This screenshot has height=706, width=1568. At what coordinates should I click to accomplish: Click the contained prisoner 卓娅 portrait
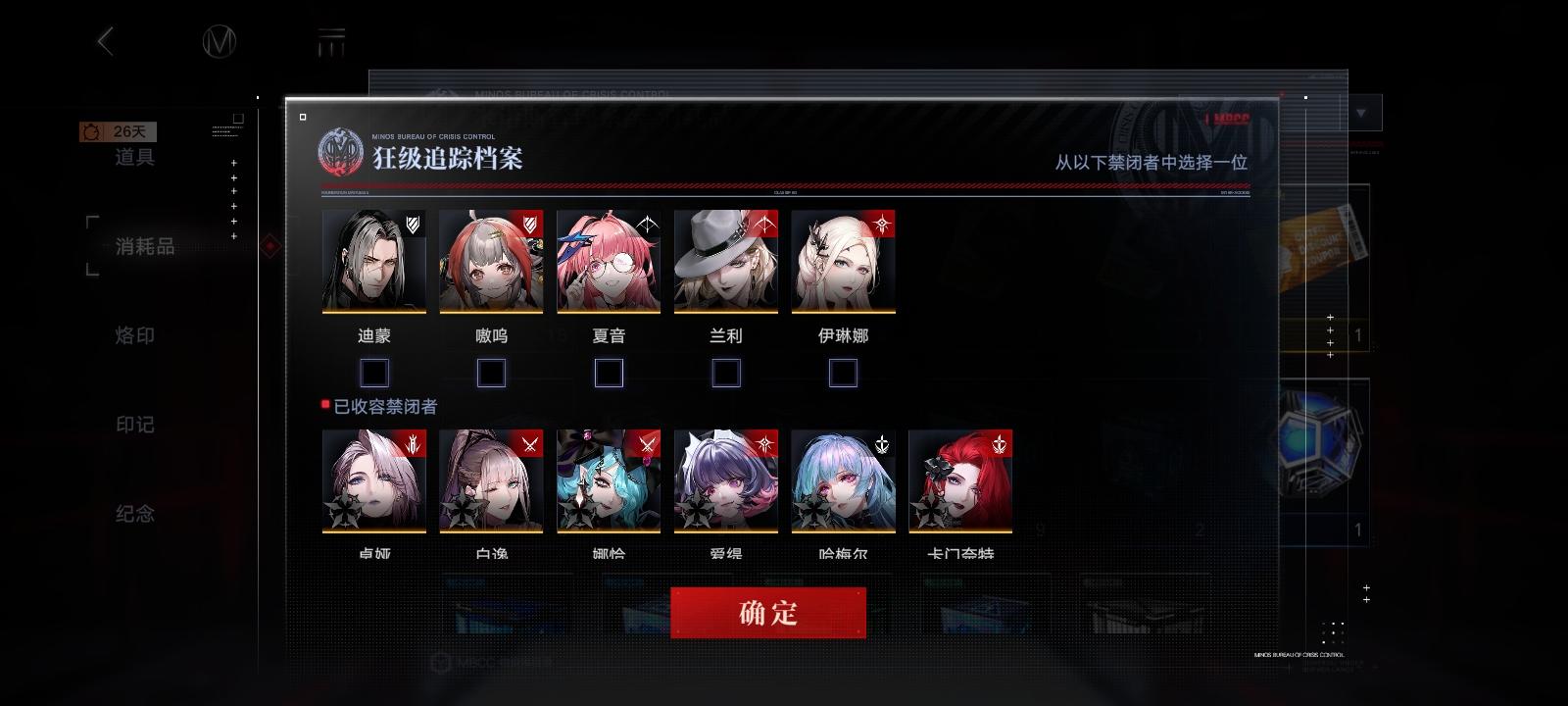tap(373, 480)
